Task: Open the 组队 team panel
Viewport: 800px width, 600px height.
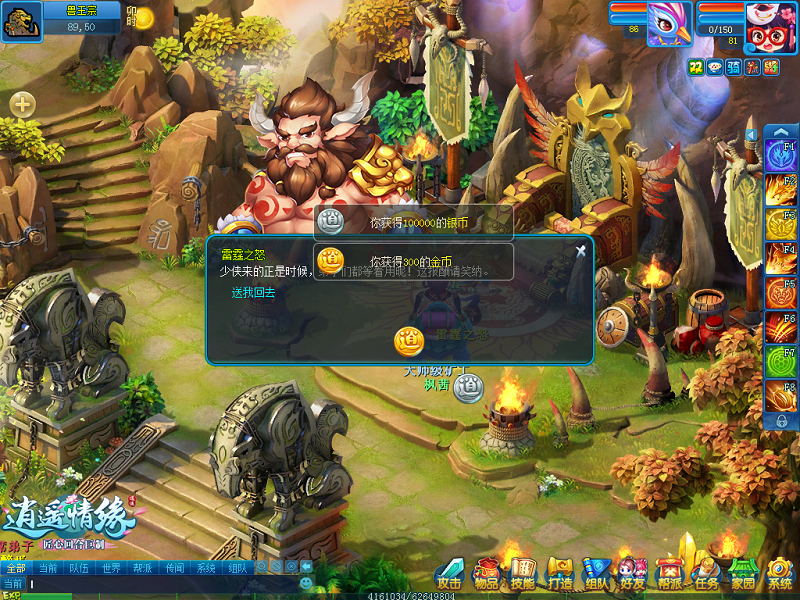Action: (x=597, y=573)
